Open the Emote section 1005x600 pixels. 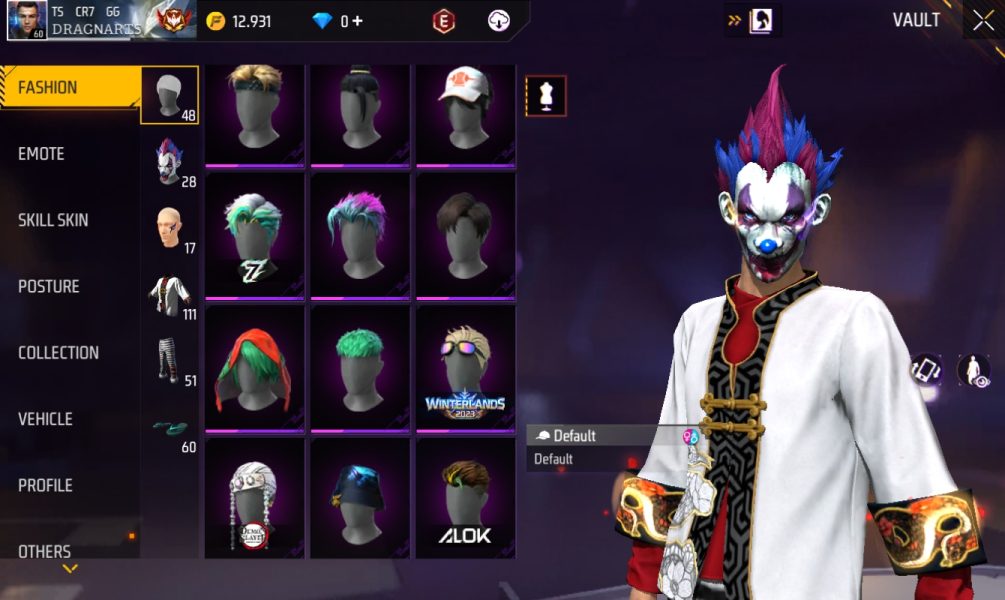coord(42,154)
